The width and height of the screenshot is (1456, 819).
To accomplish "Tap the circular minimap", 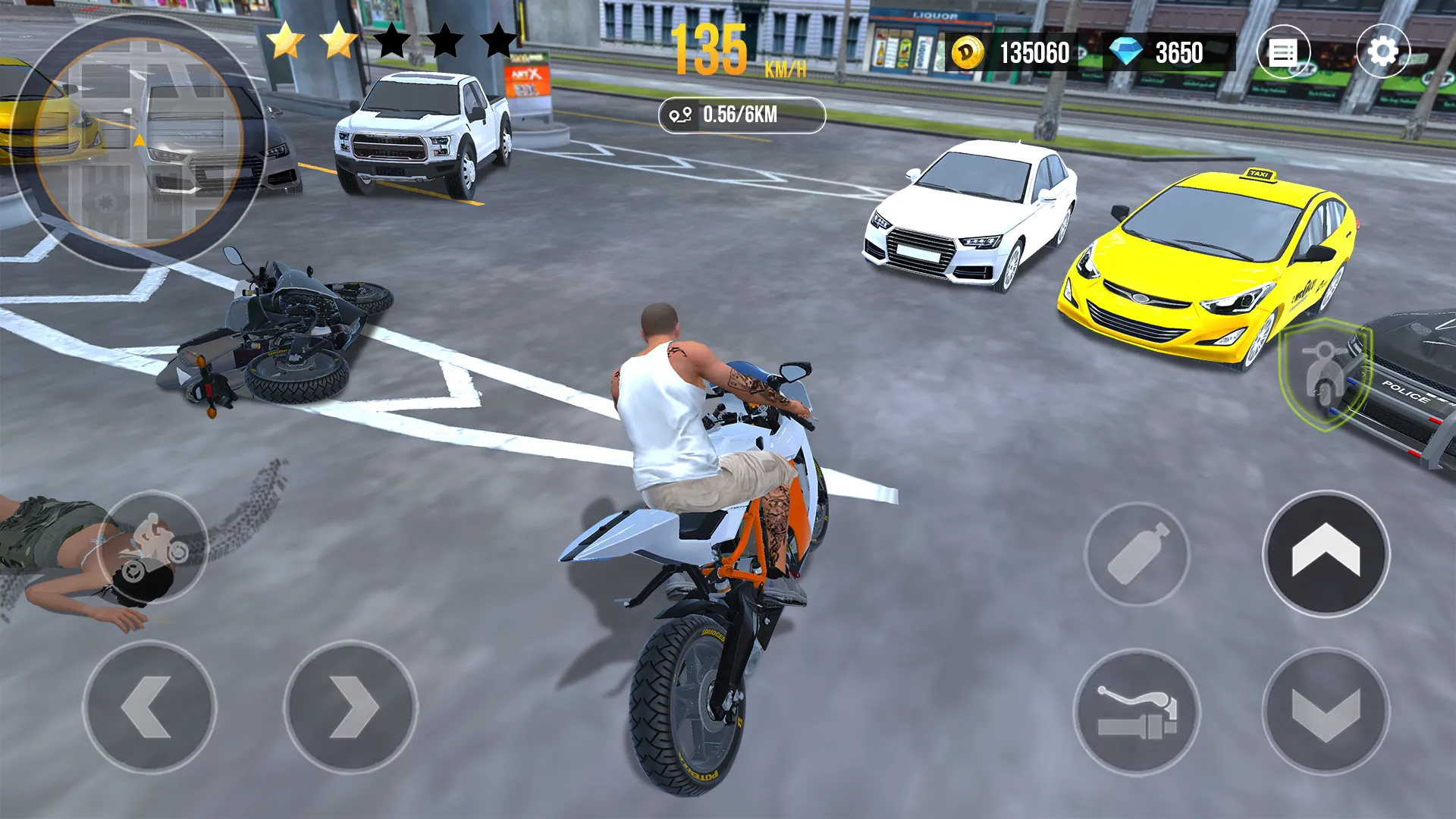I will [x=139, y=142].
